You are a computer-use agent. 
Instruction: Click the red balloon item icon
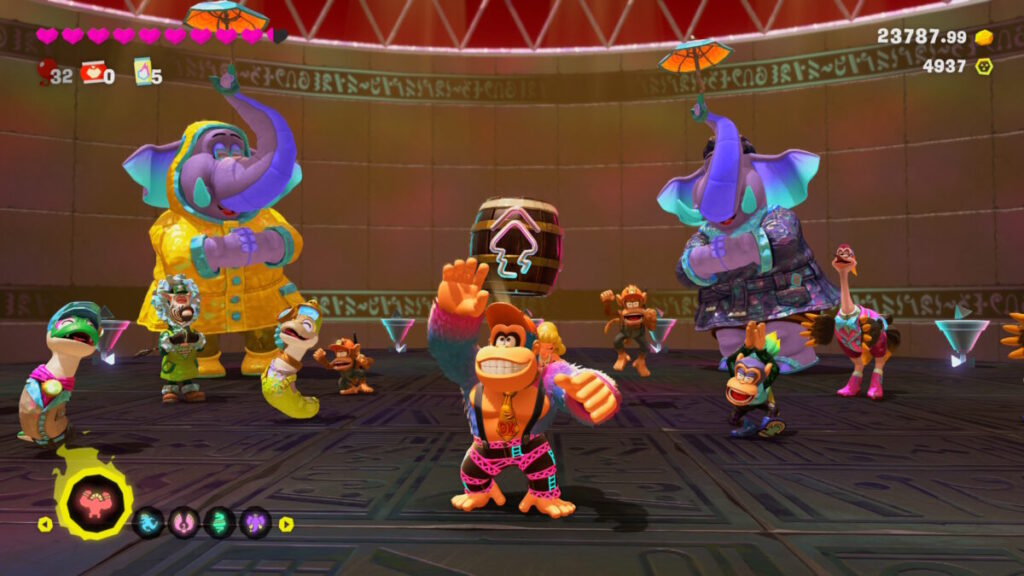point(46,70)
